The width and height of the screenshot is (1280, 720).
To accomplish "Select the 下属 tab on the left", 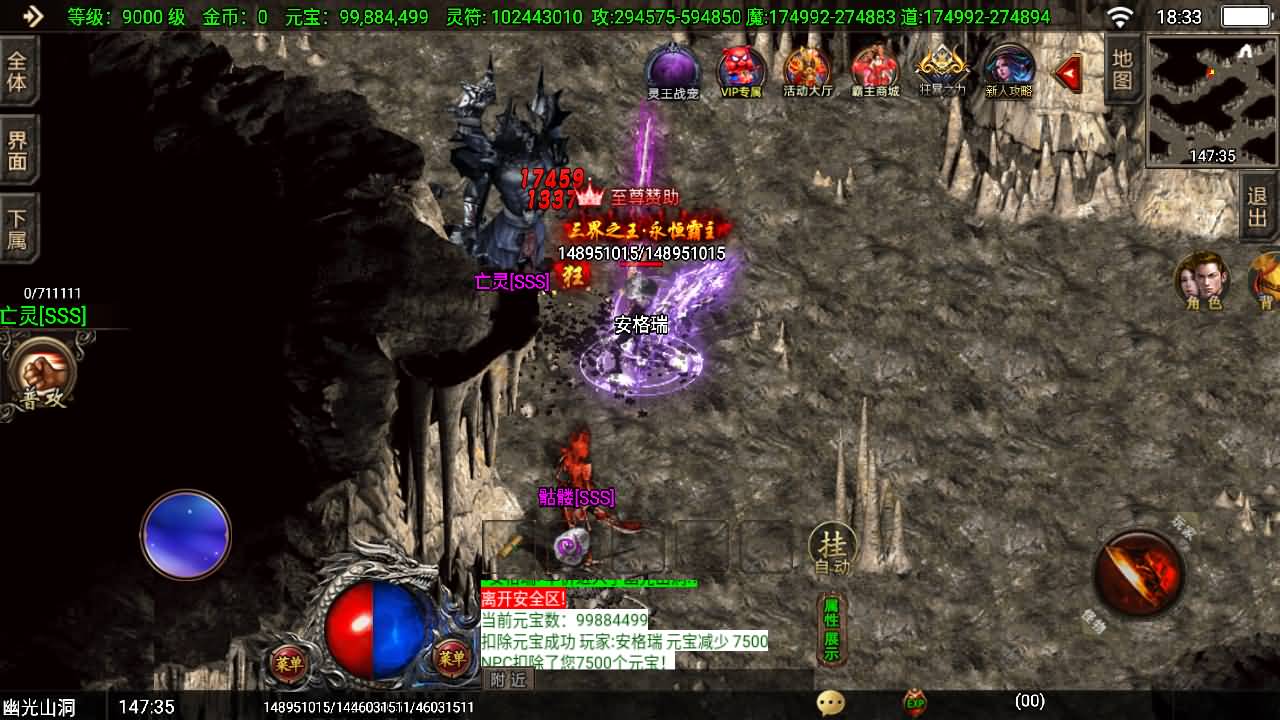I will tap(18, 229).
